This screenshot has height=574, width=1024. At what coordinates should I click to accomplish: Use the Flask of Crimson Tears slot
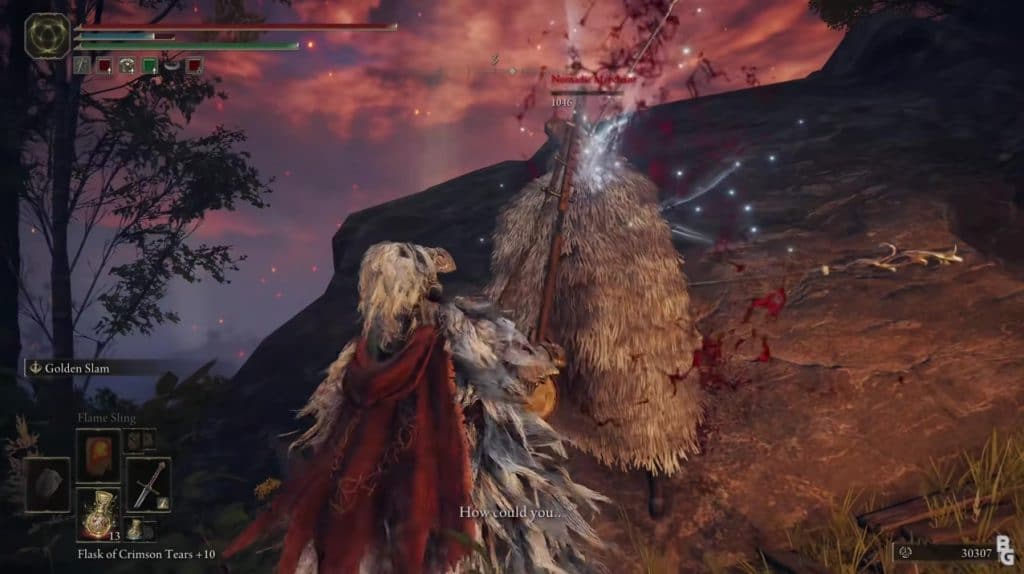coord(98,514)
